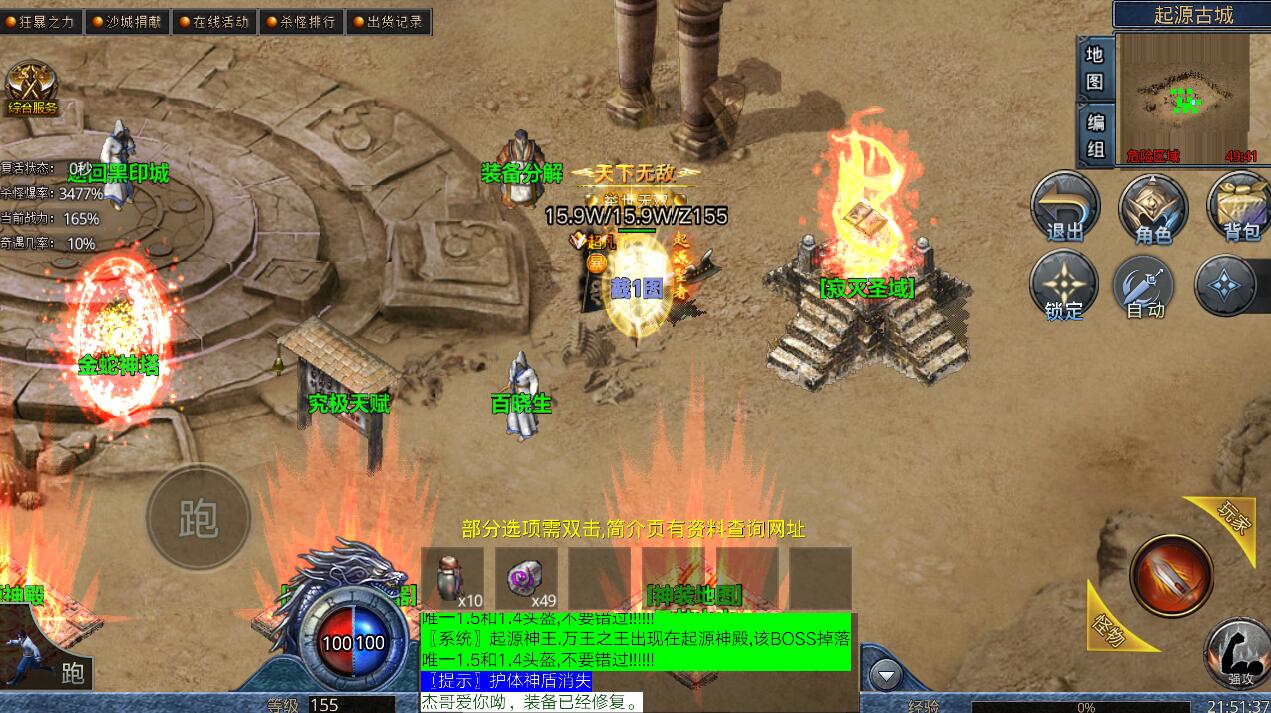Click the round arrow button beside chat
Viewport: 1271px width, 713px height.
click(x=885, y=676)
